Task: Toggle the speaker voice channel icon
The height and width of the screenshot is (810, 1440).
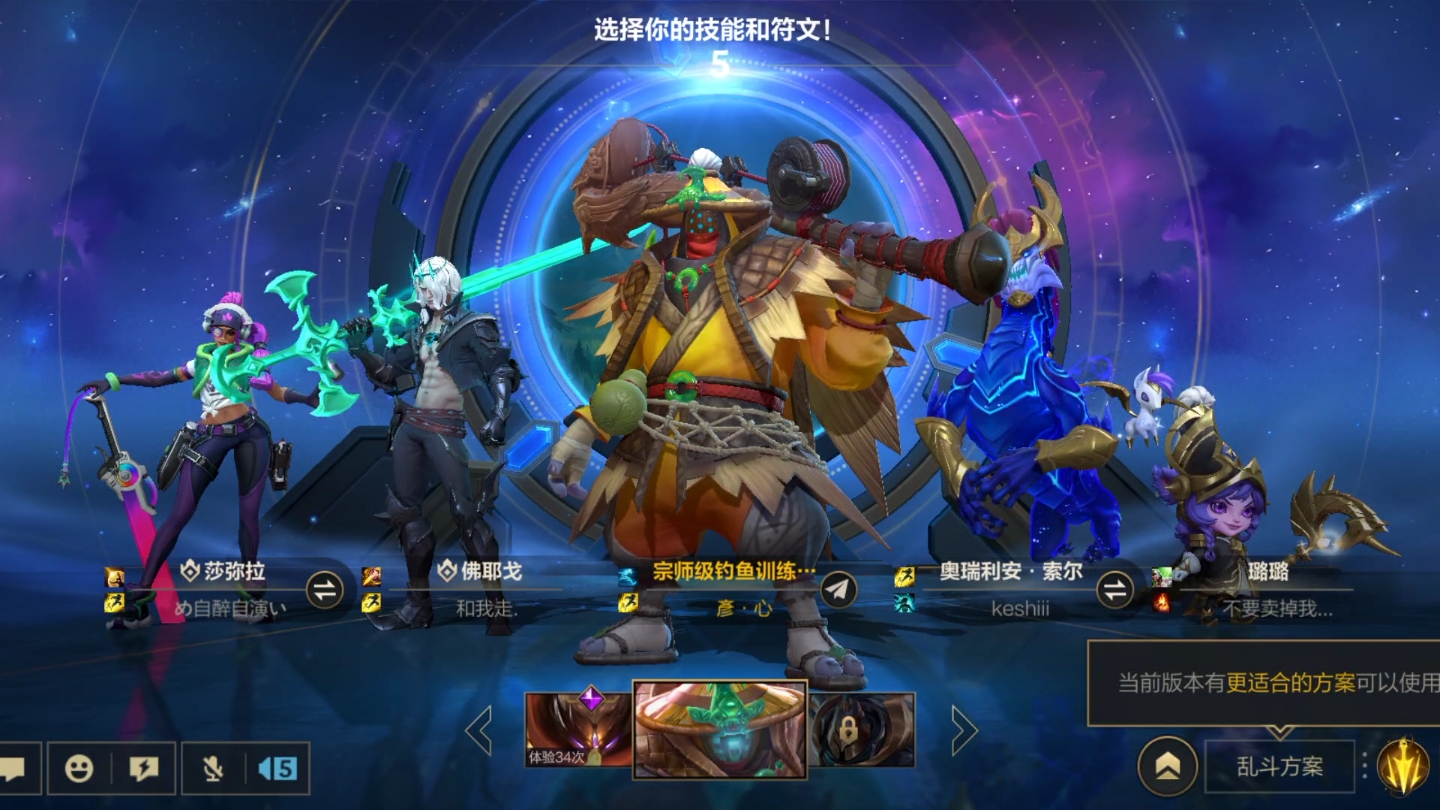Action: click(x=277, y=768)
